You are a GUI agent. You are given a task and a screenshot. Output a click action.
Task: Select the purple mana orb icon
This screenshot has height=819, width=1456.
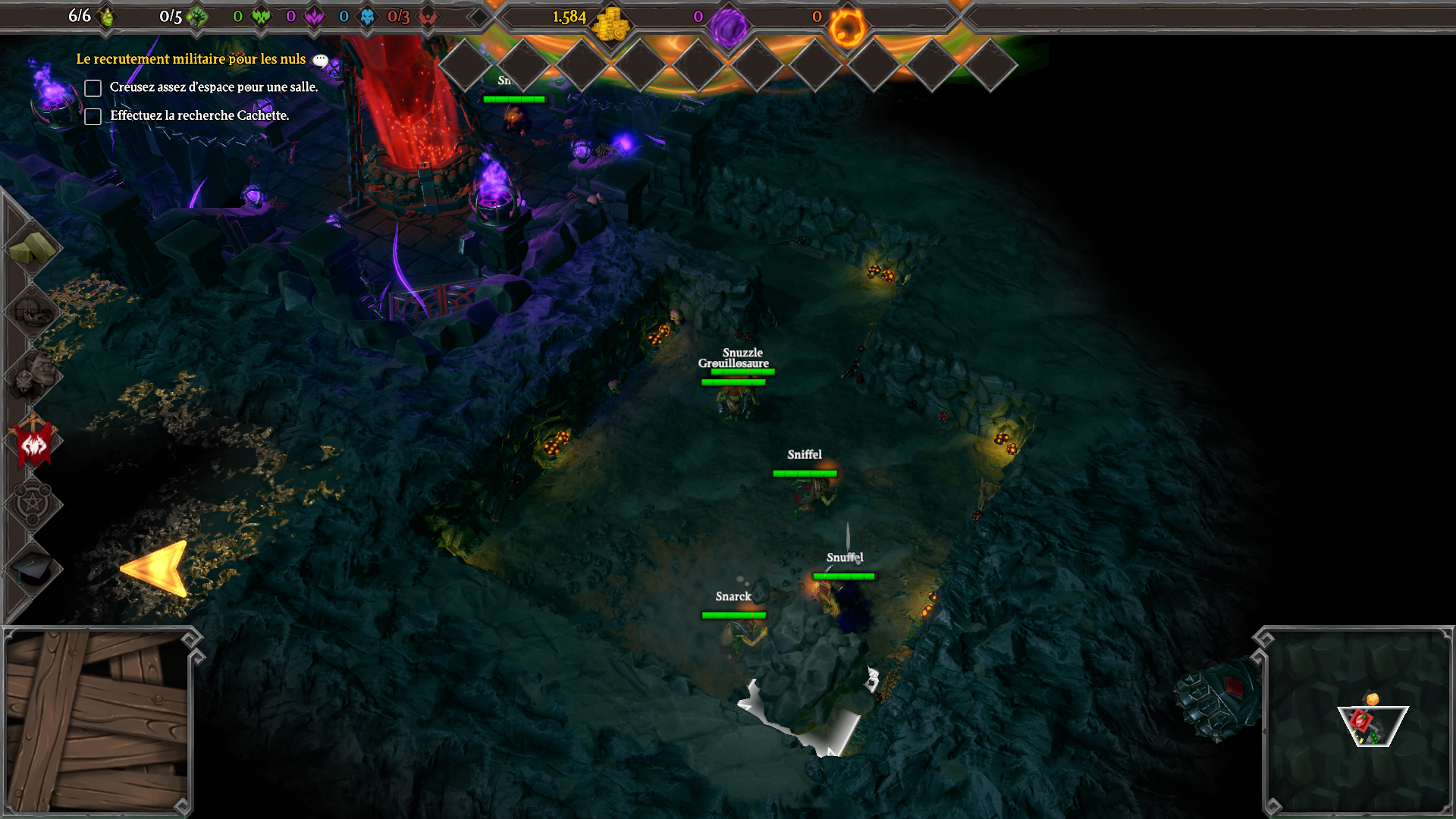pos(728,27)
